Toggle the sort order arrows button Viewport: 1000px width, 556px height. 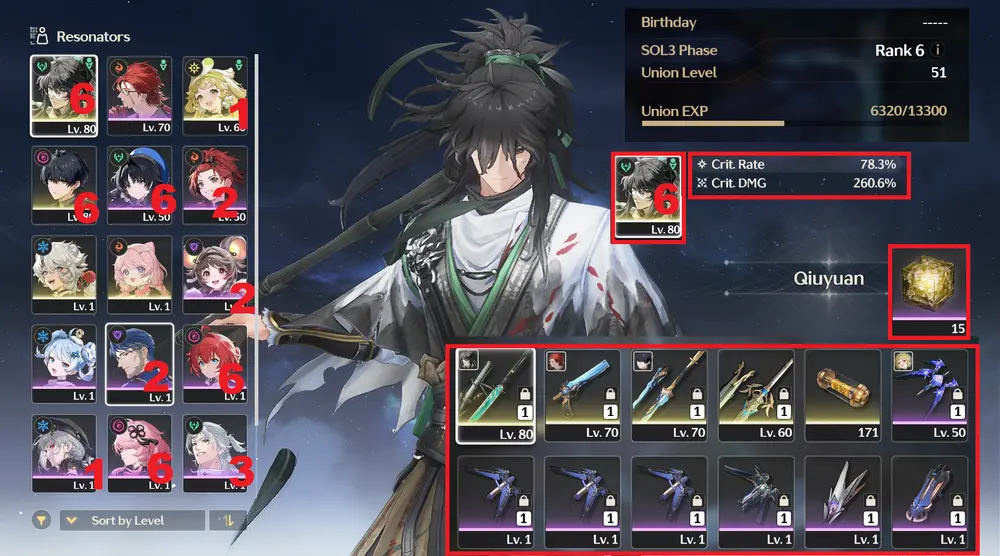coord(220,520)
